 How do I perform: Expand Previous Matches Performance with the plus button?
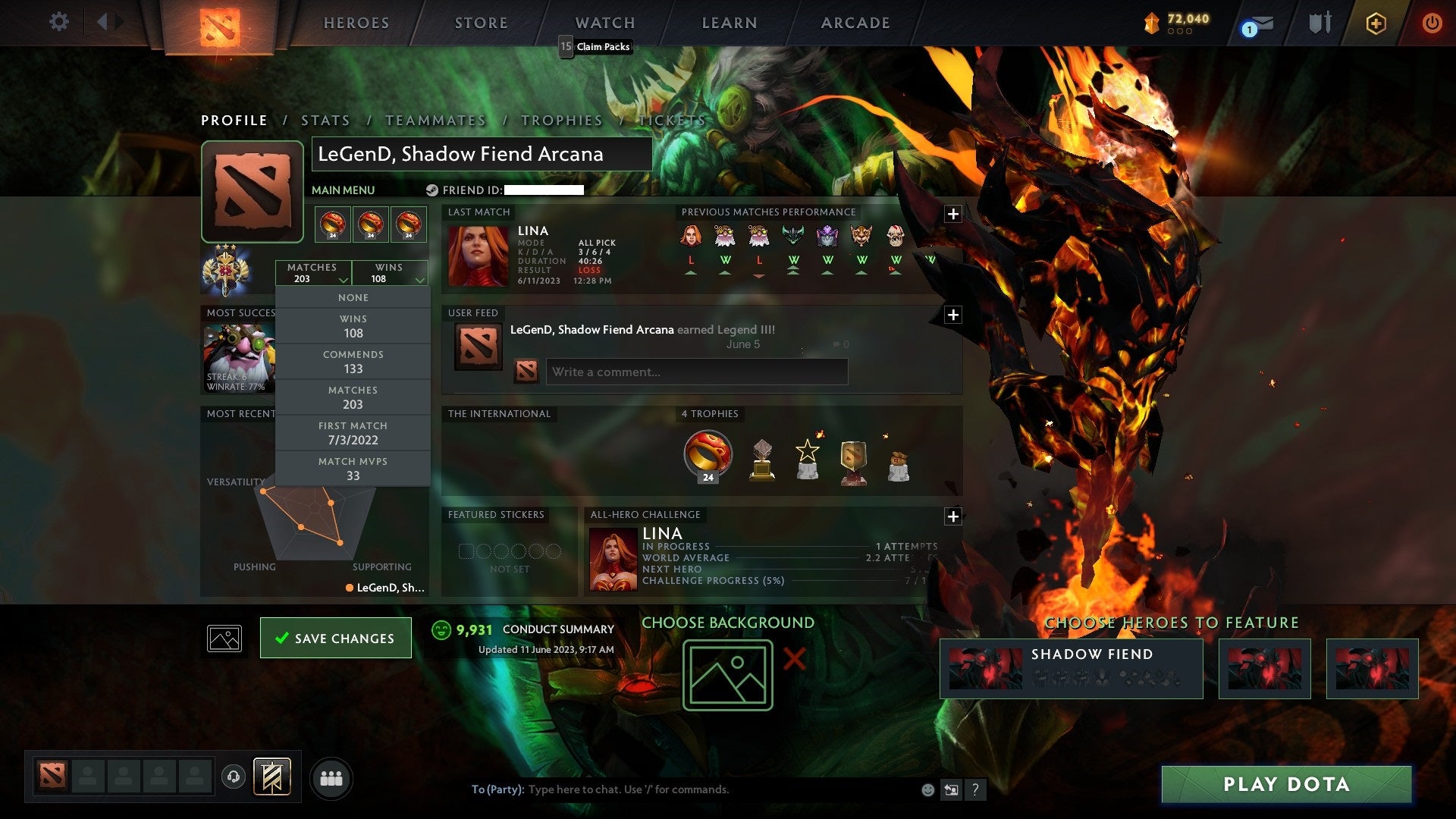pyautogui.click(x=953, y=214)
